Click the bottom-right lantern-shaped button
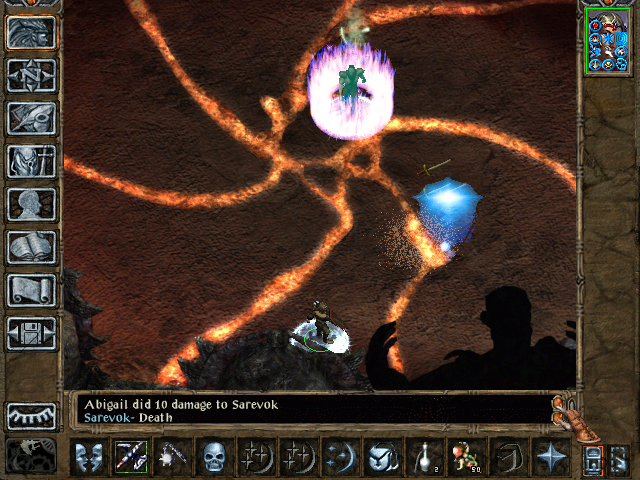 [x=592, y=458]
